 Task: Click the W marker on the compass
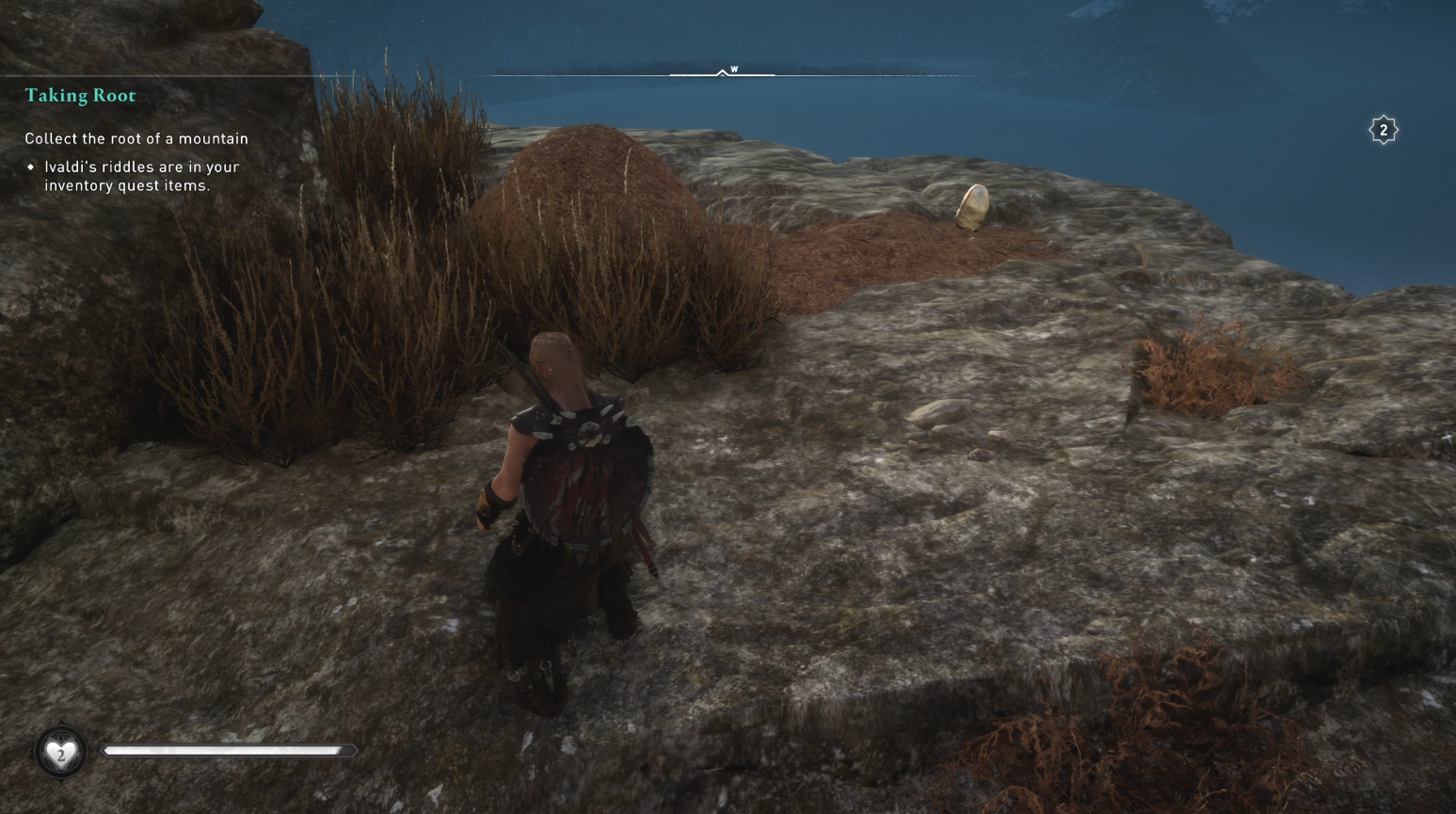pyautogui.click(x=733, y=70)
